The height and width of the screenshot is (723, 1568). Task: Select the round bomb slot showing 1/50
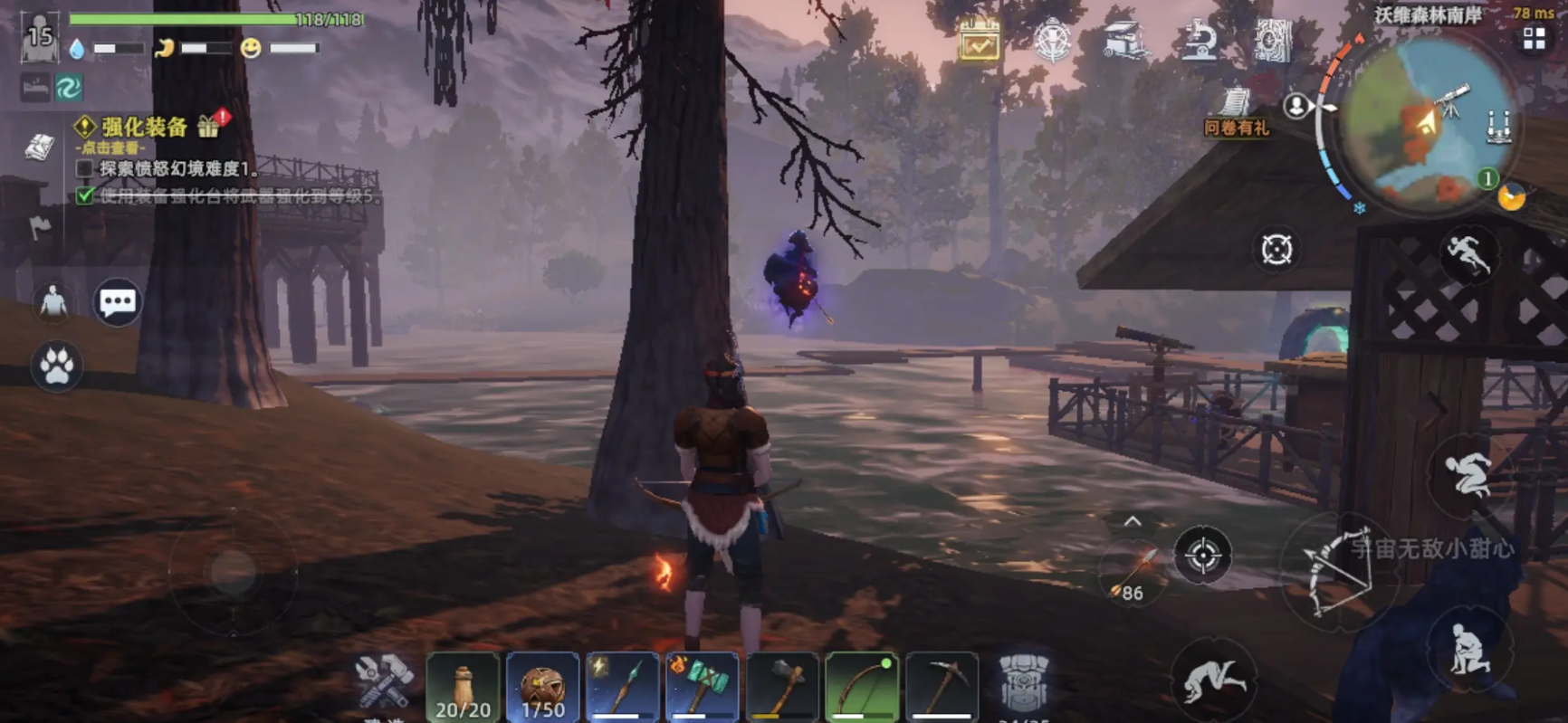click(542, 687)
